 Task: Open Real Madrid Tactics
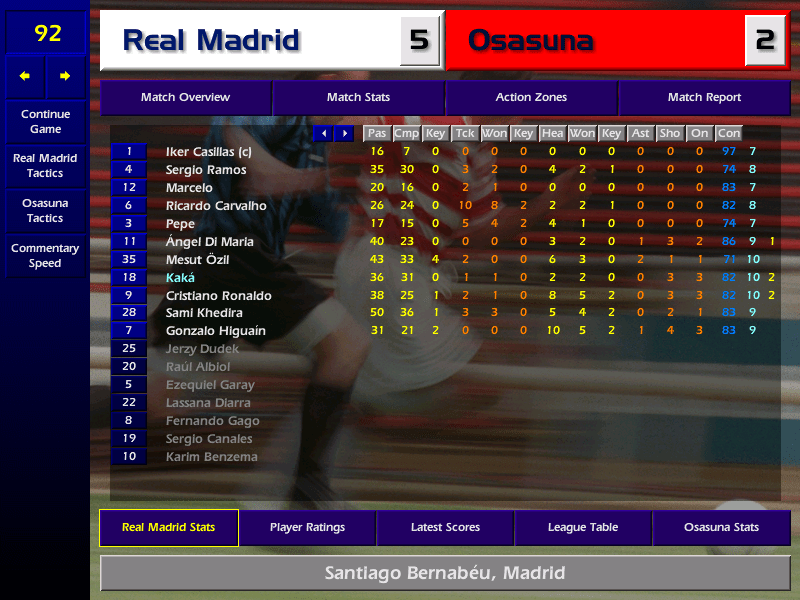click(45, 166)
